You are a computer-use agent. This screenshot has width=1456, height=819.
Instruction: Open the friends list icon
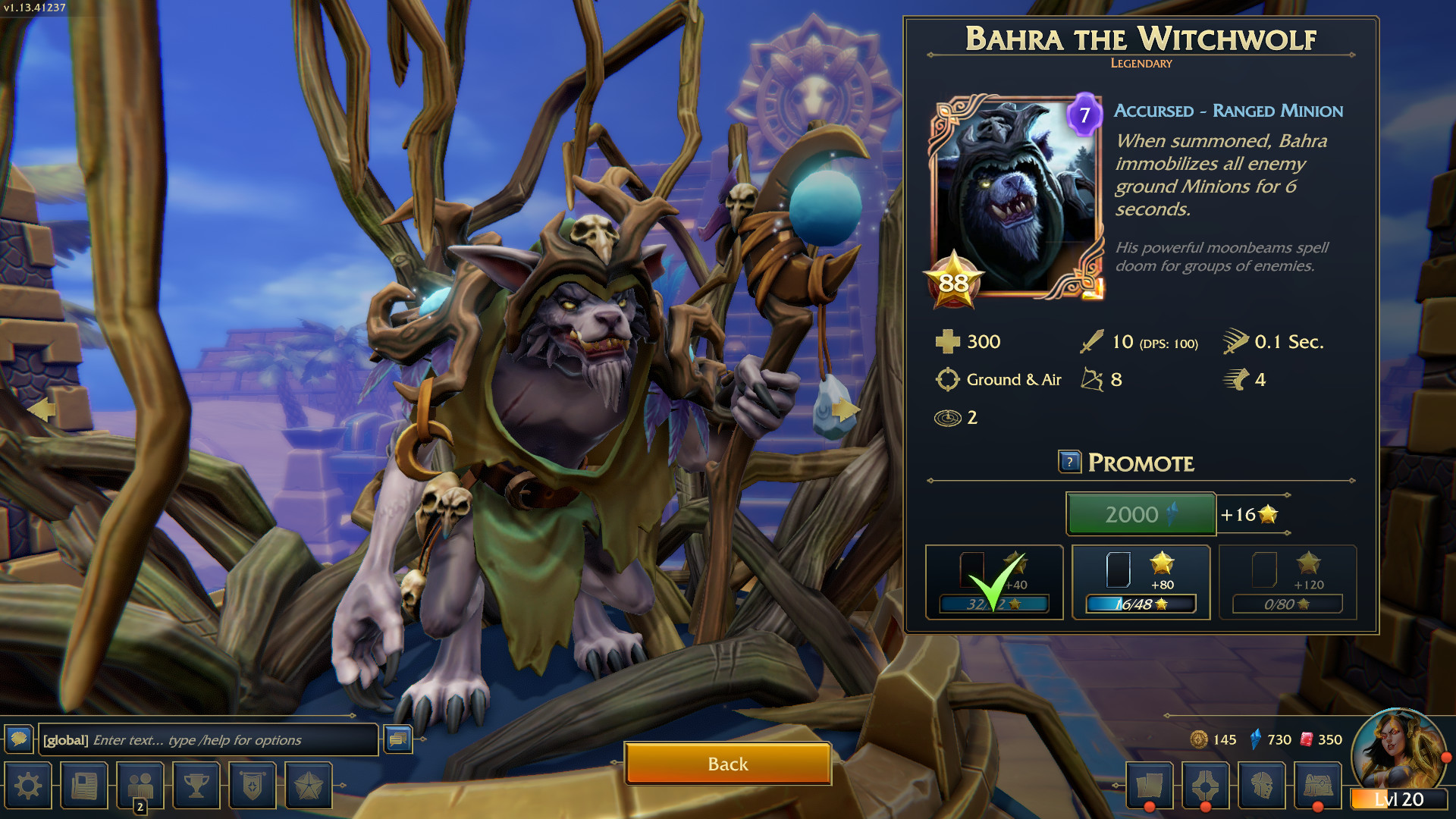[140, 786]
